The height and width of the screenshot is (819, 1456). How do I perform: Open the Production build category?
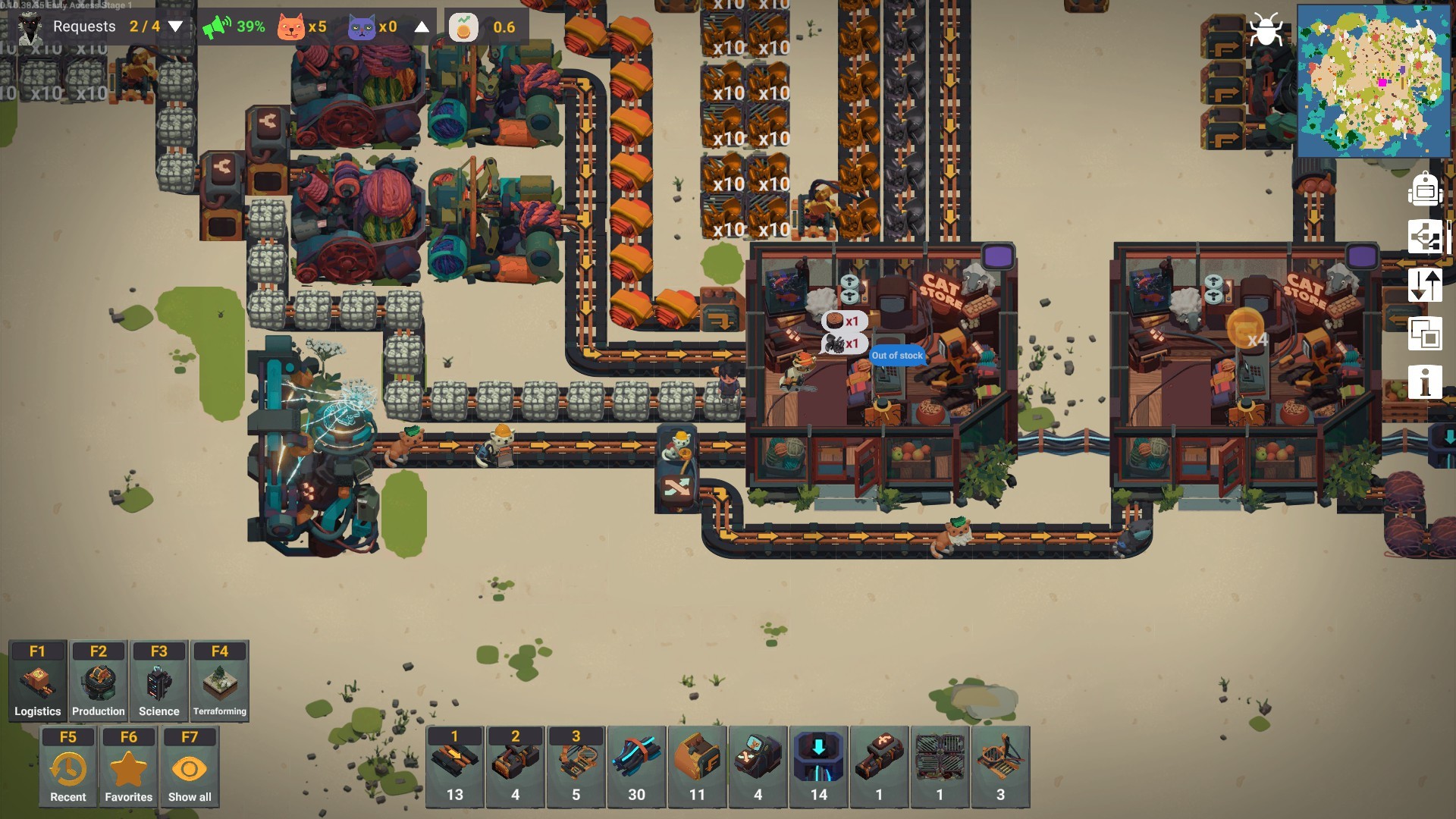[x=99, y=681]
